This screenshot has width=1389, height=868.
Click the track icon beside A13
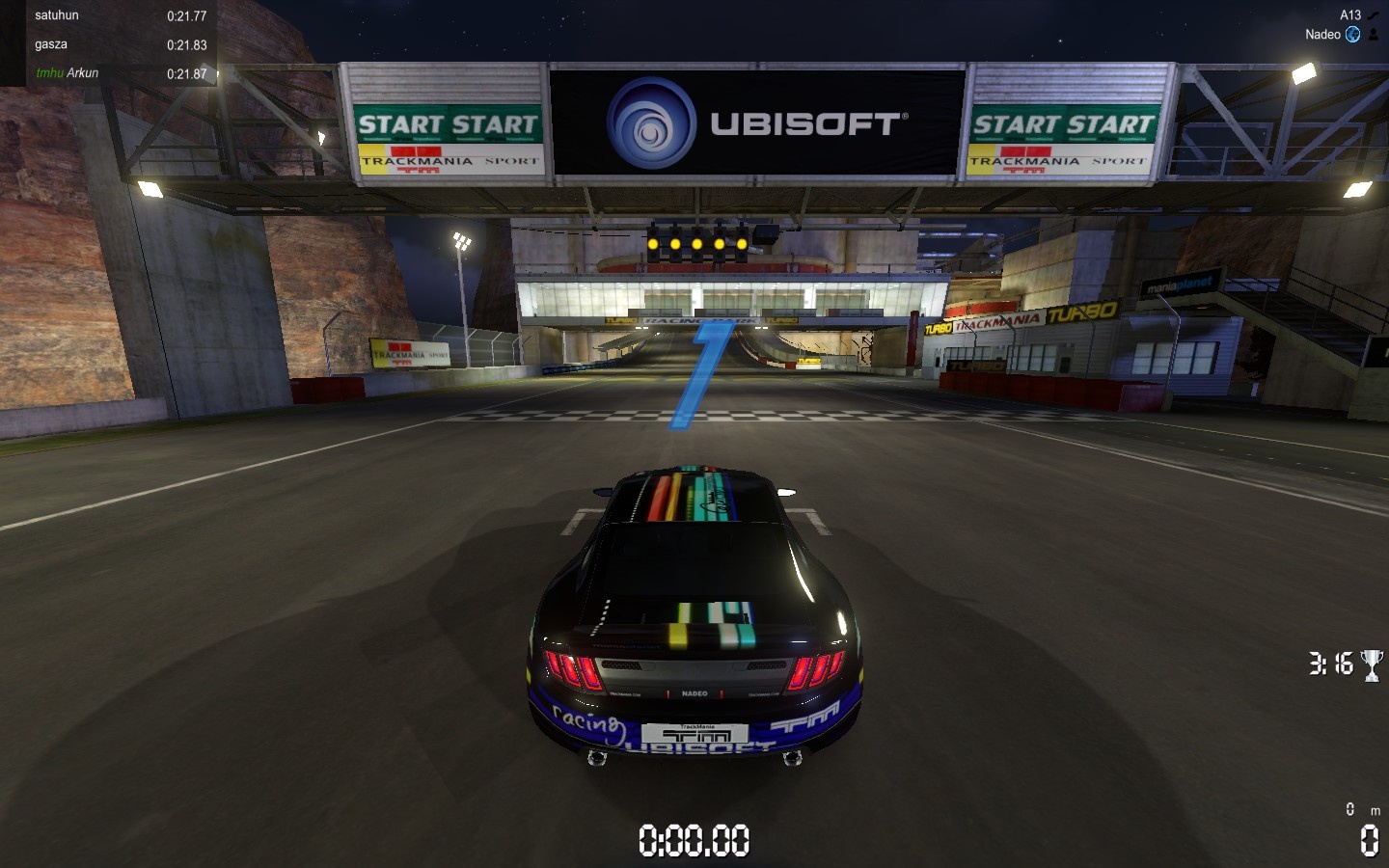1374,15
